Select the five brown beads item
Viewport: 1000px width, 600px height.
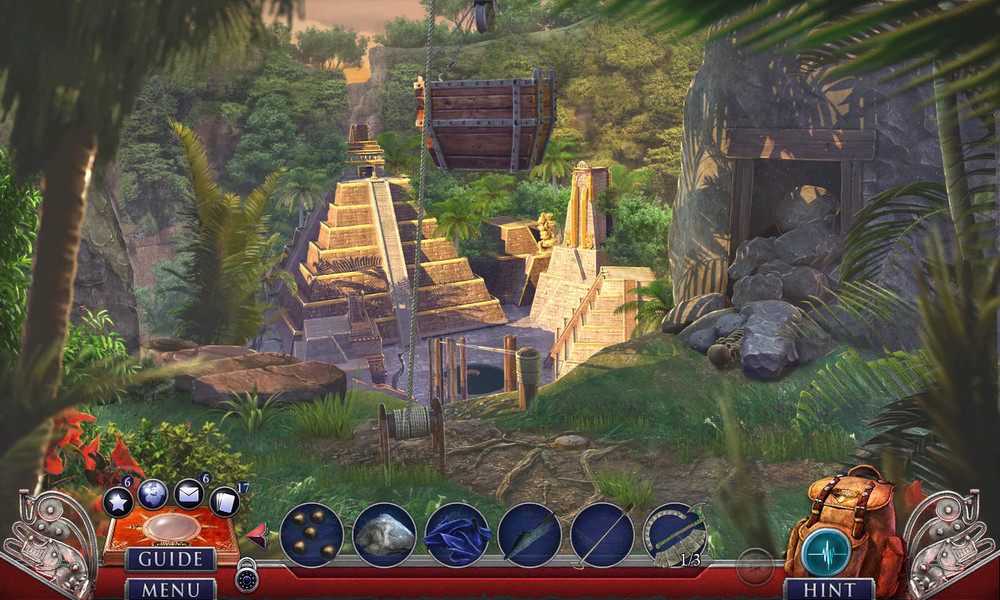[312, 535]
